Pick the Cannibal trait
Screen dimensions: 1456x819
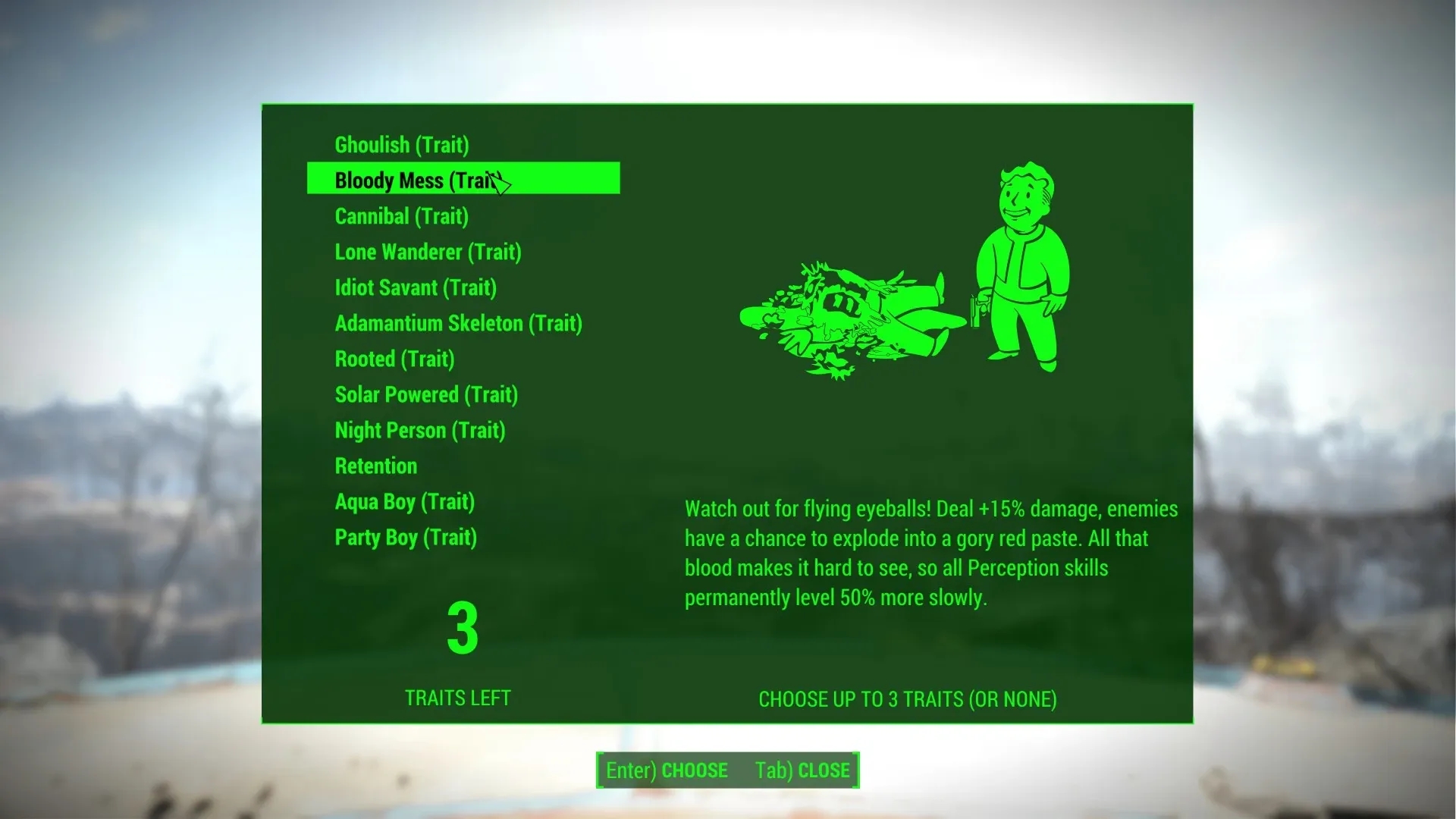pyautogui.click(x=402, y=217)
